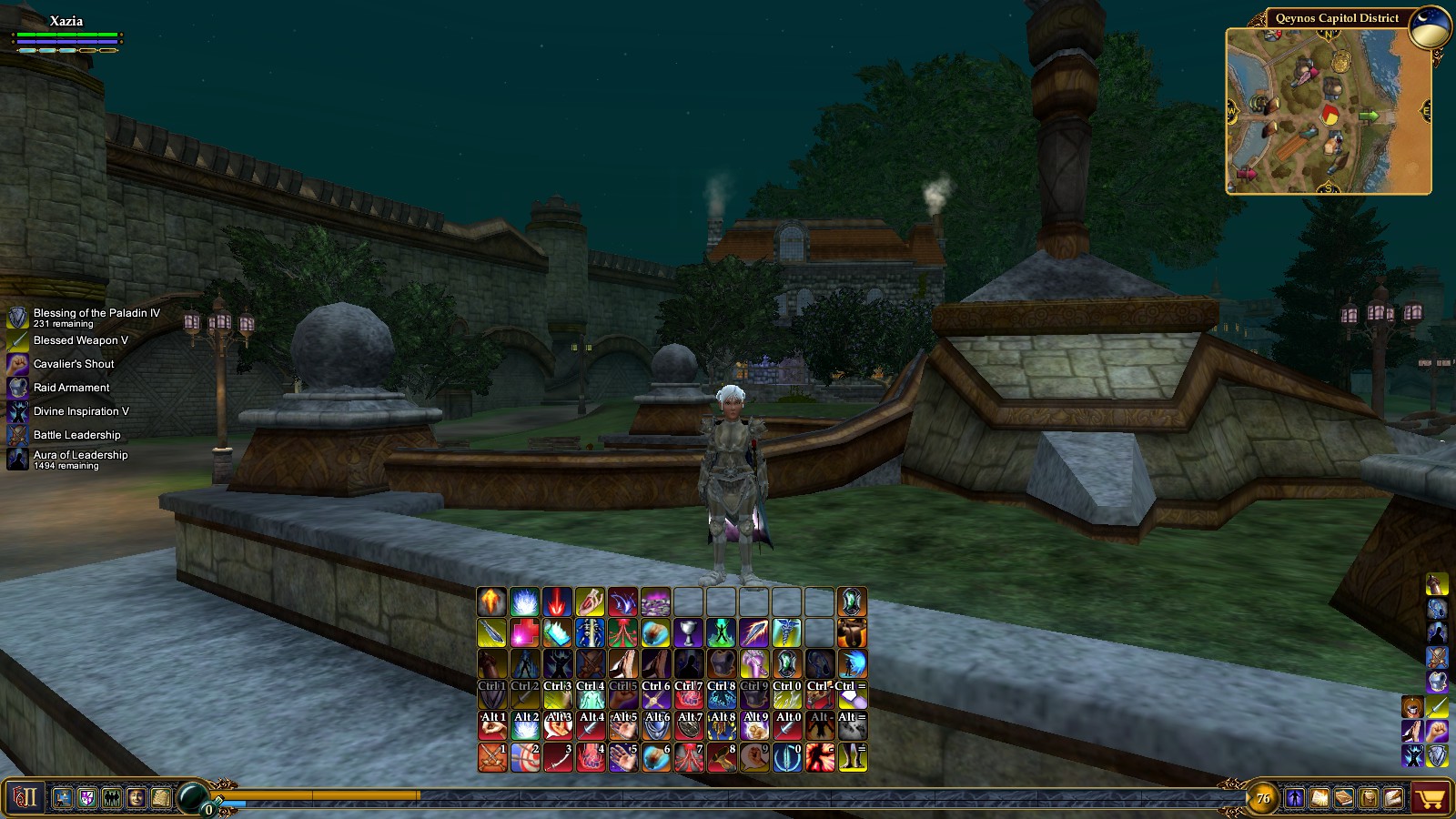The height and width of the screenshot is (819, 1456).
Task: Select the dagger icon on the right vertical hotbar
Action: point(1437,706)
